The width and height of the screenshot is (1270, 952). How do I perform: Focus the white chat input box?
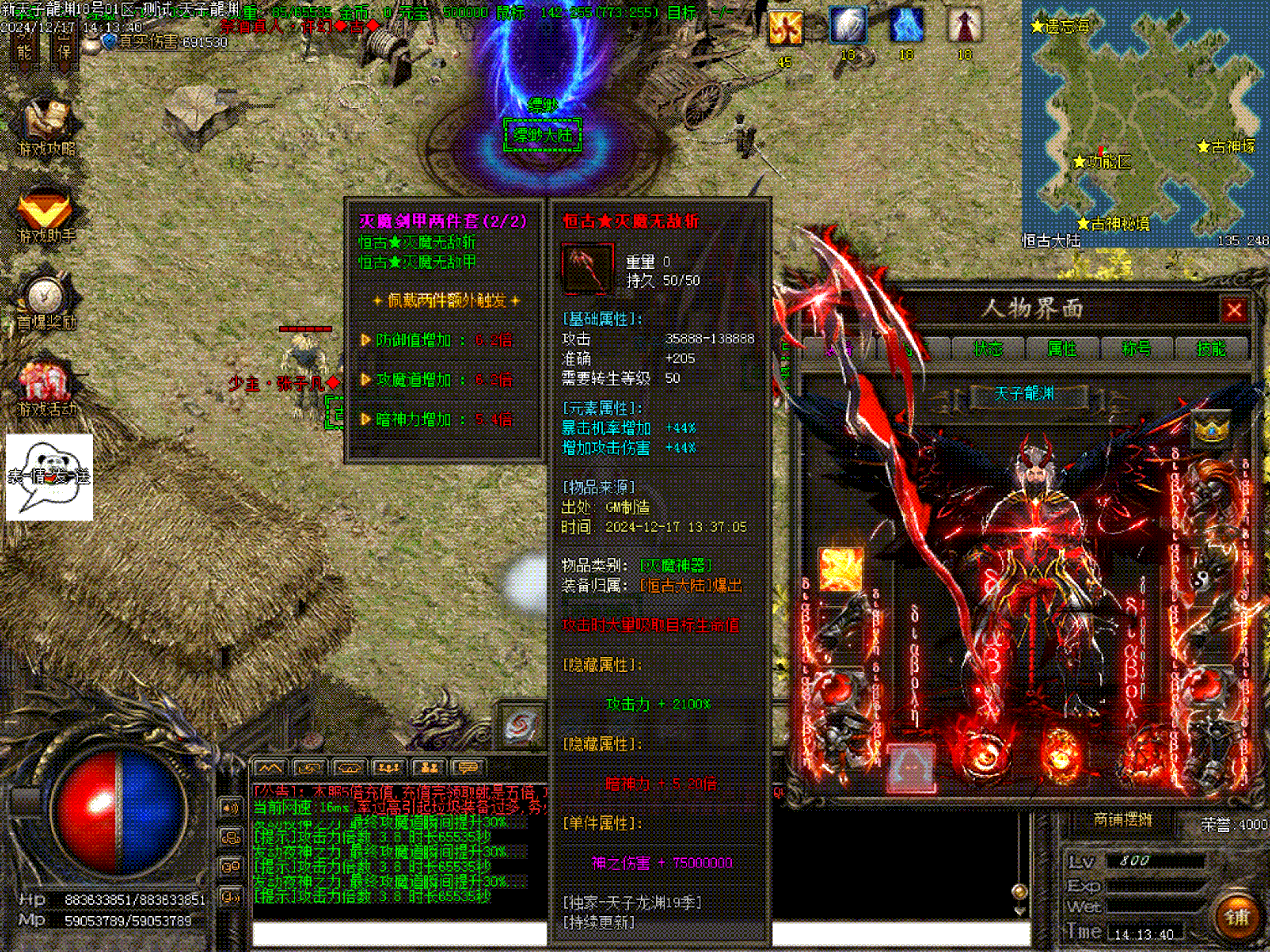[399, 934]
